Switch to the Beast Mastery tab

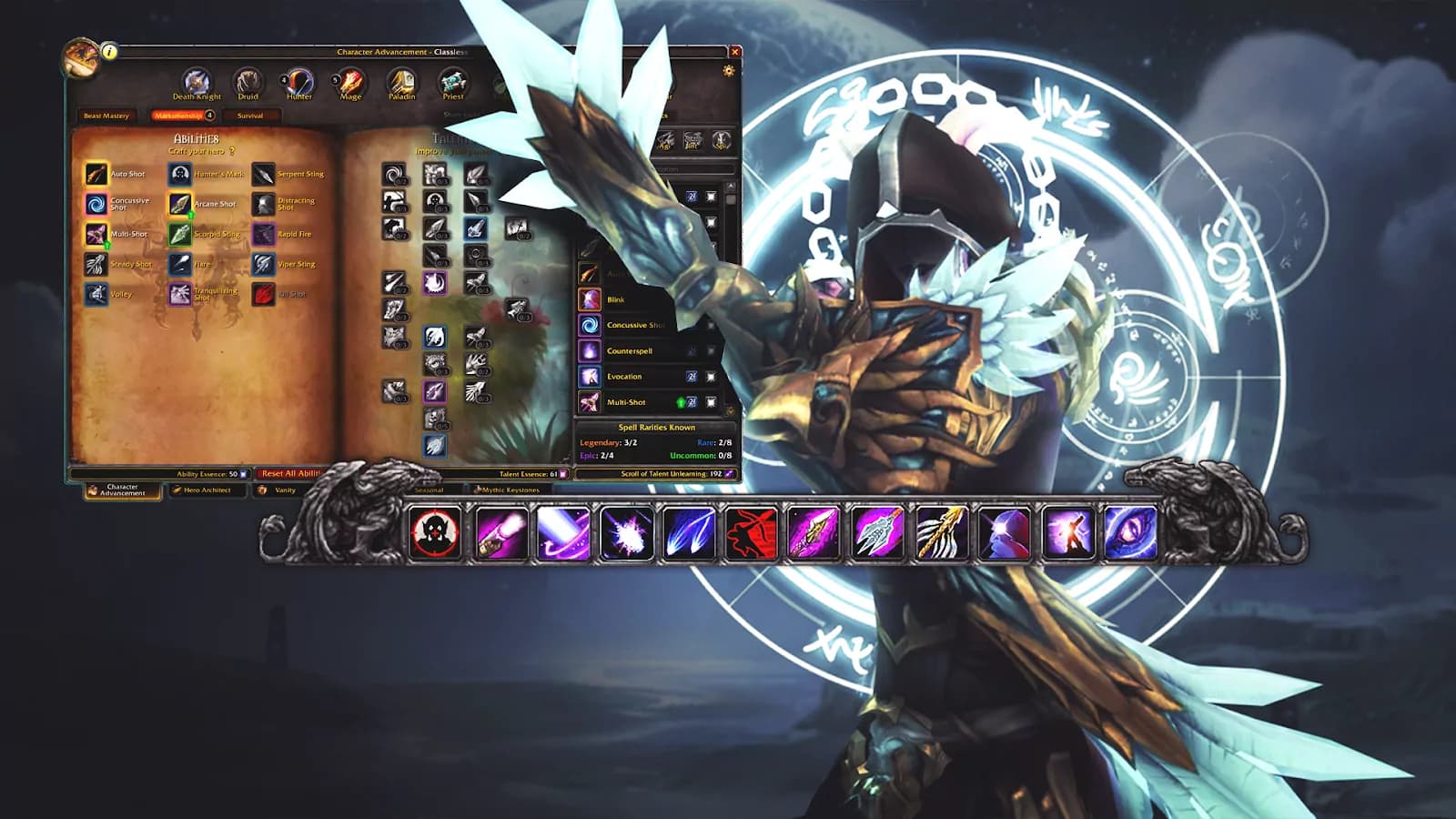106,116
